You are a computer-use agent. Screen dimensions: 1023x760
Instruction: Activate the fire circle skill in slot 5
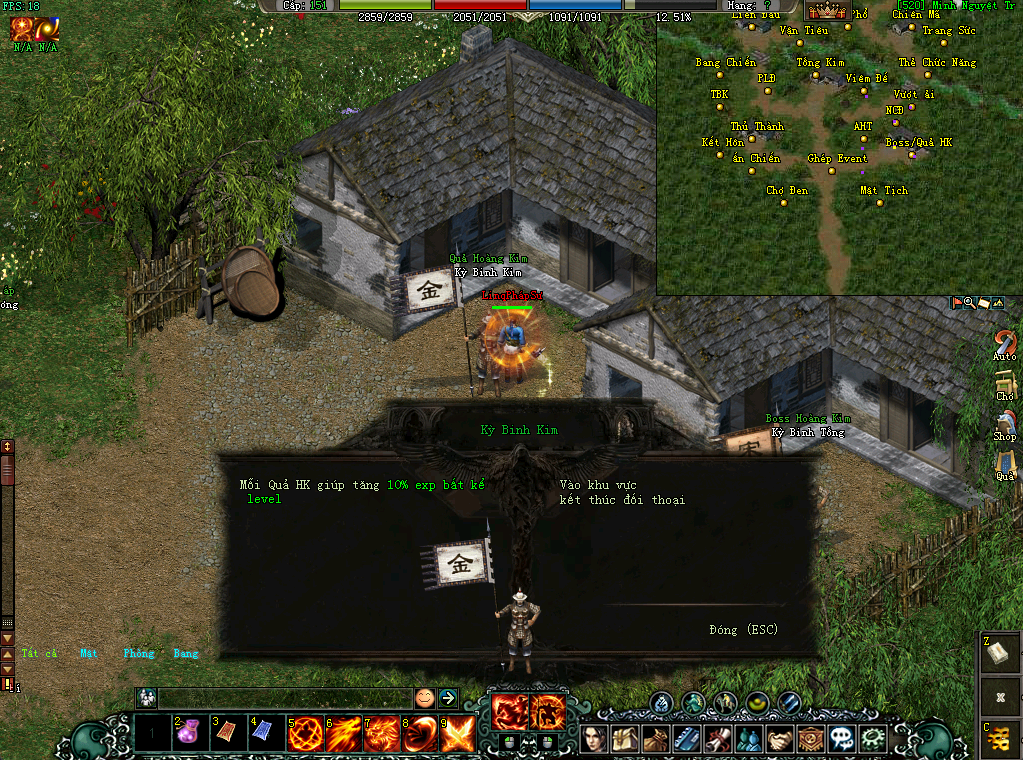[x=306, y=735]
